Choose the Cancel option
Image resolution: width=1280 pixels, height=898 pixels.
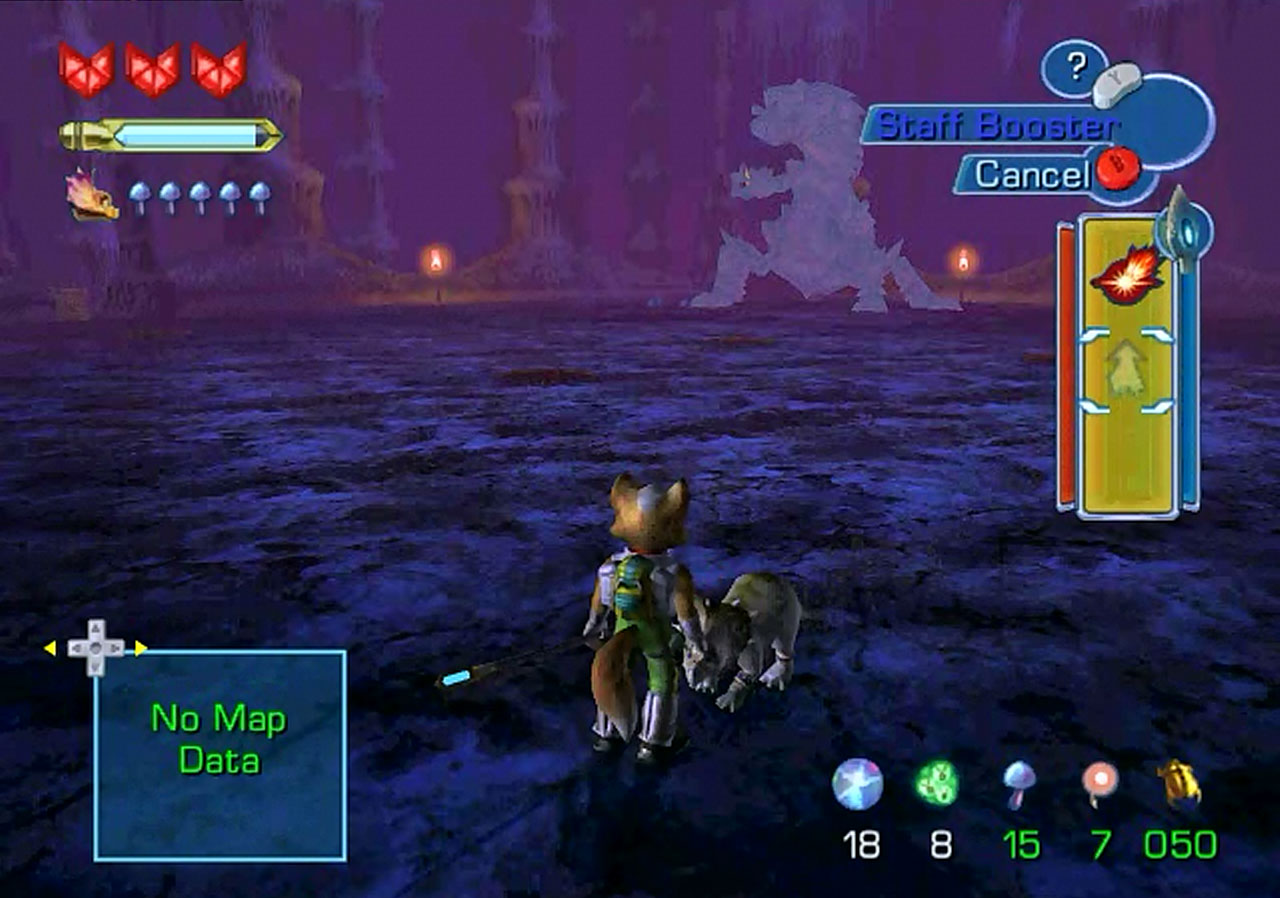coord(1031,175)
